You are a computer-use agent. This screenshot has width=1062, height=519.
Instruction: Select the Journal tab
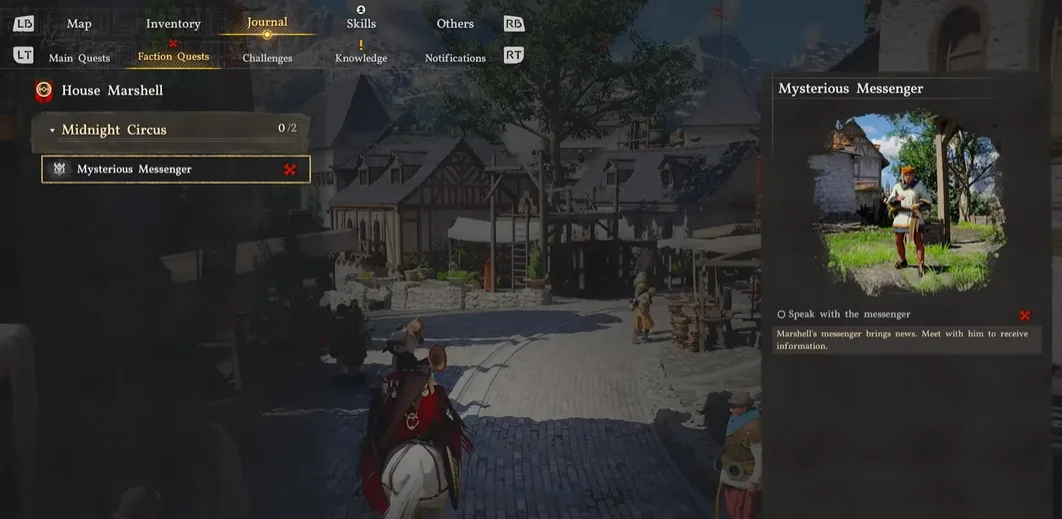(x=267, y=23)
